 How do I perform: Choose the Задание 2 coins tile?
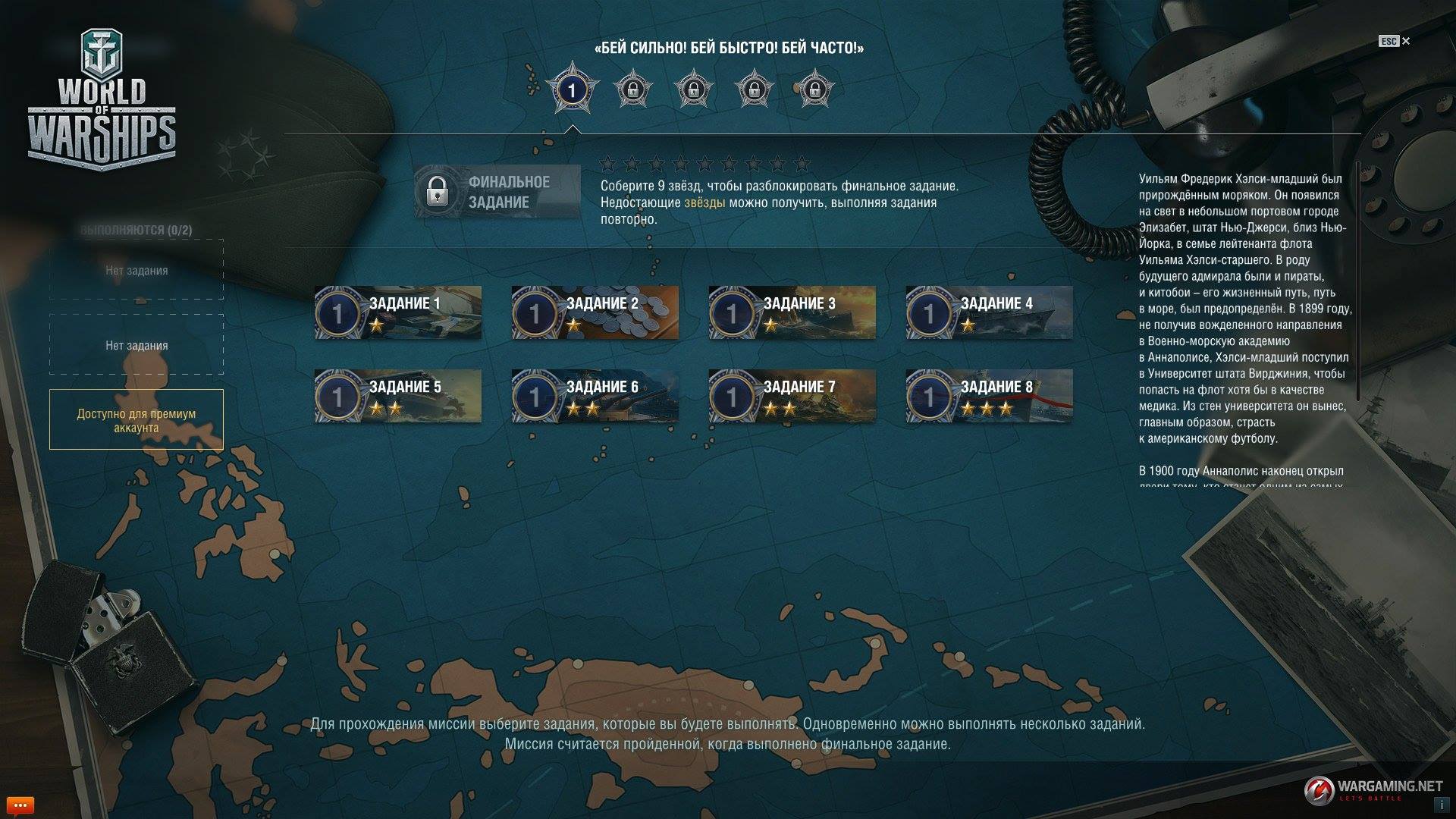pyautogui.click(x=595, y=312)
